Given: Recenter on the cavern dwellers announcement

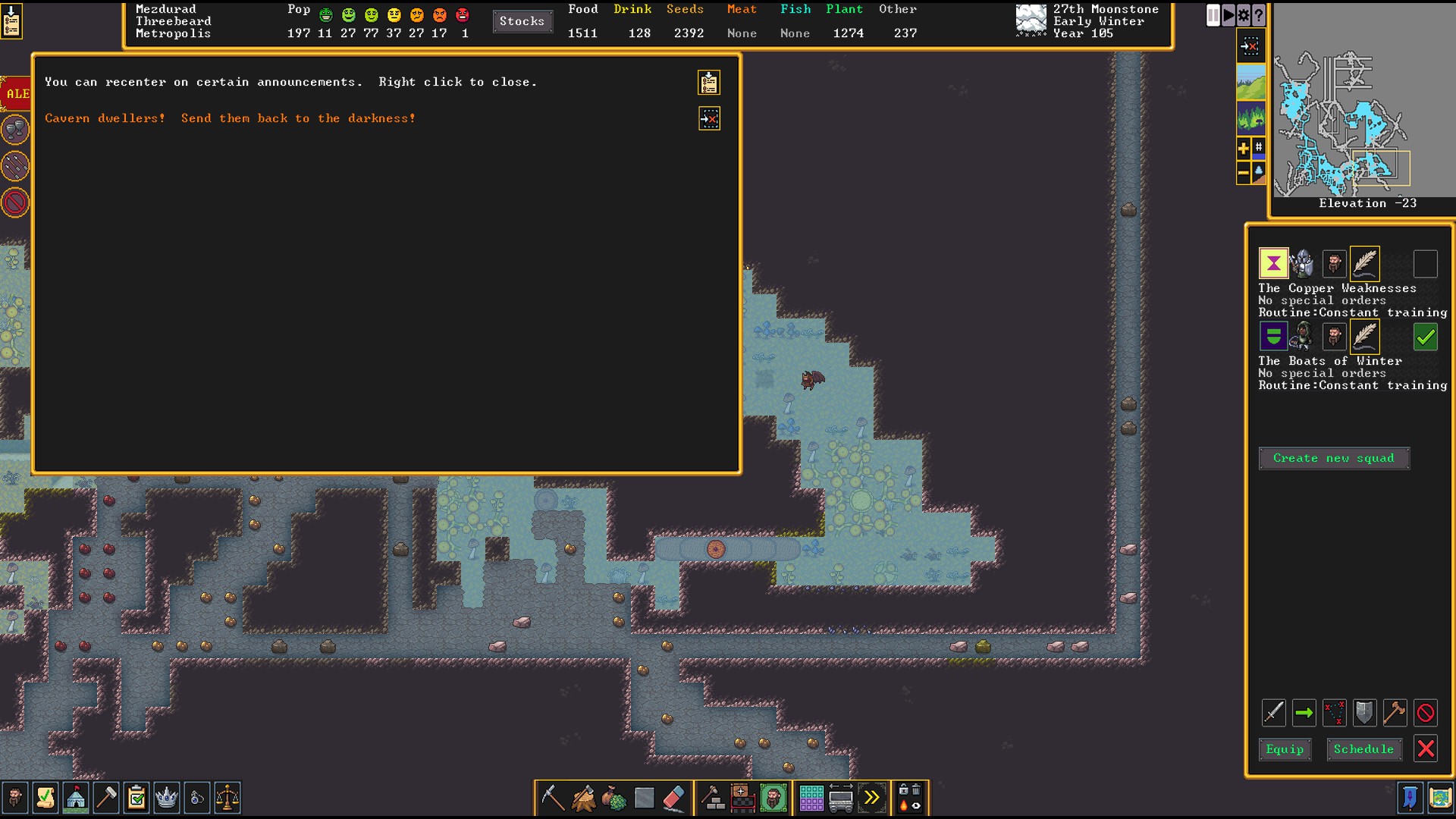Looking at the screenshot, I should (709, 118).
